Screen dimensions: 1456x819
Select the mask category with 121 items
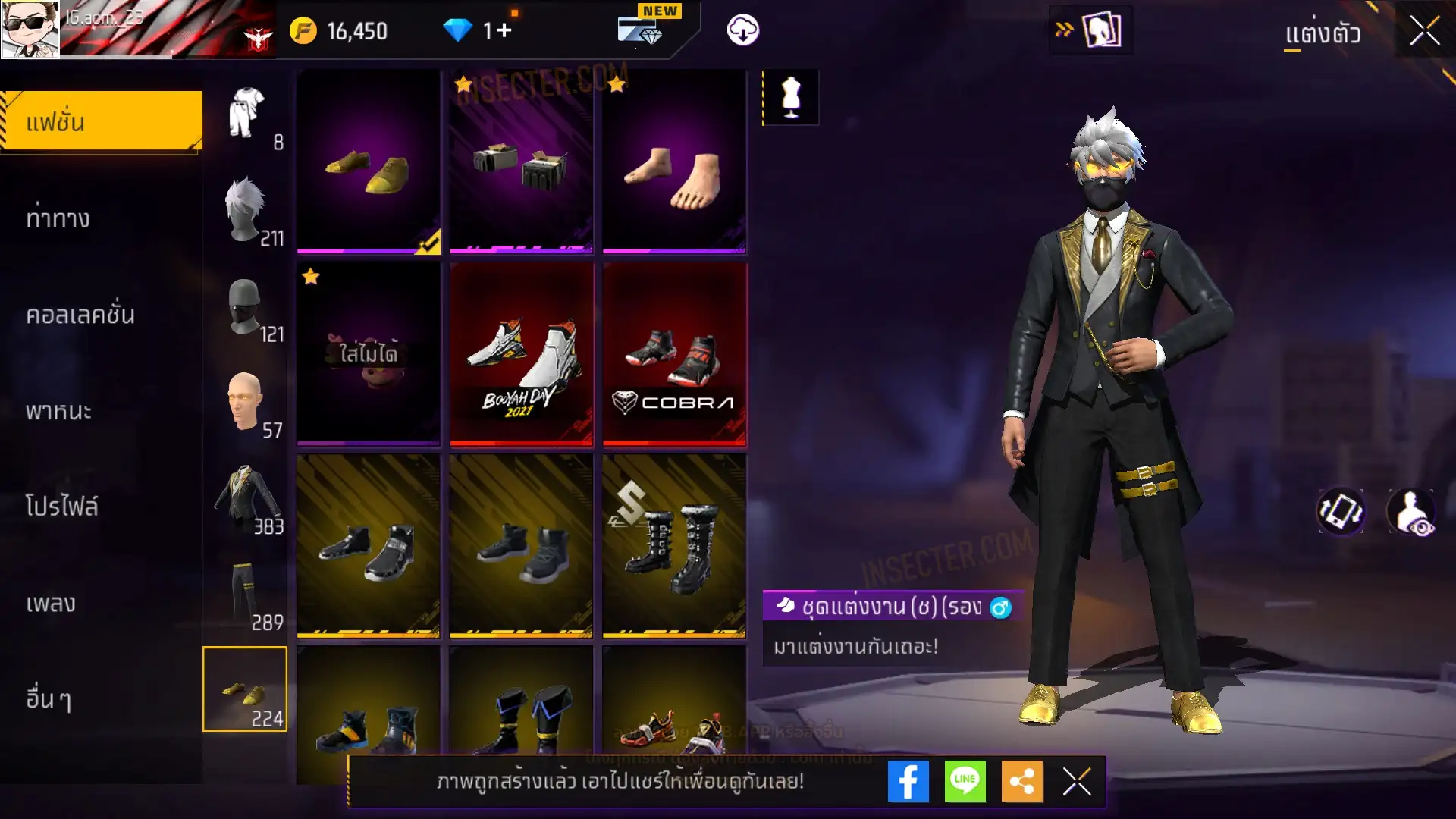[246, 308]
